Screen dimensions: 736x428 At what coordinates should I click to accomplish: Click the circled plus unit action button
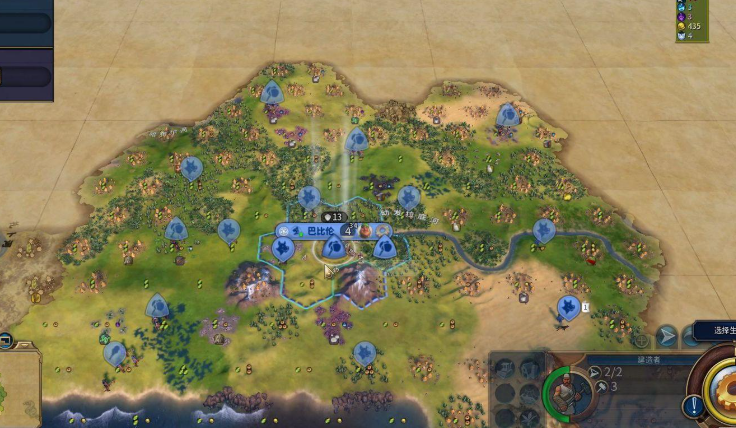point(640,340)
